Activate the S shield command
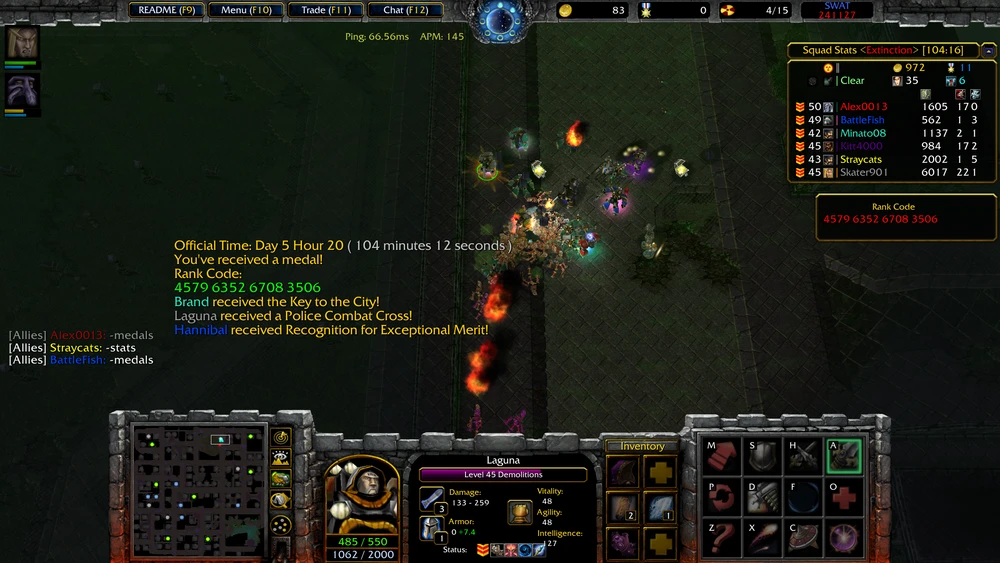 coord(763,456)
